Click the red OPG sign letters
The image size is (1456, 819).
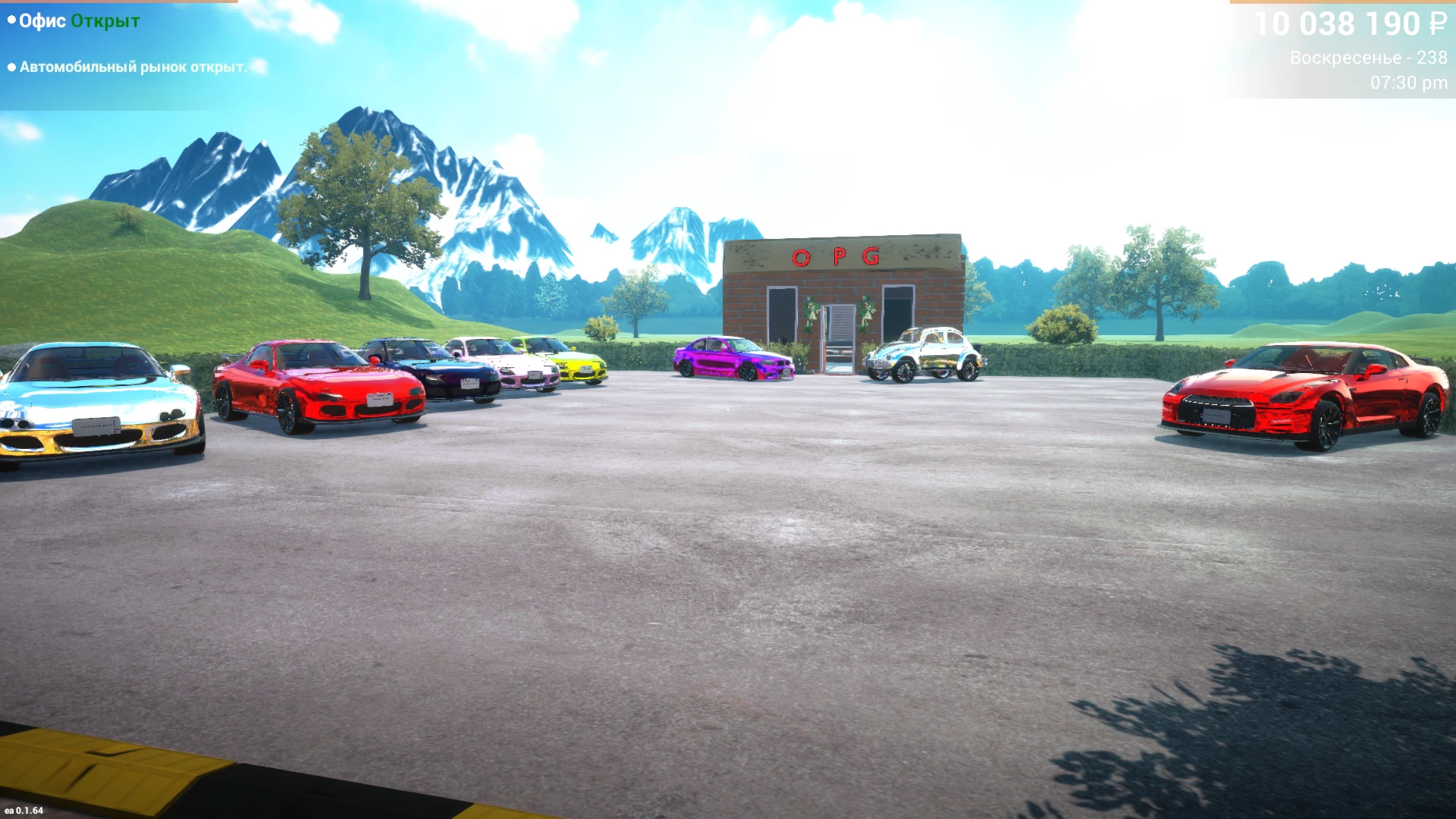[836, 256]
